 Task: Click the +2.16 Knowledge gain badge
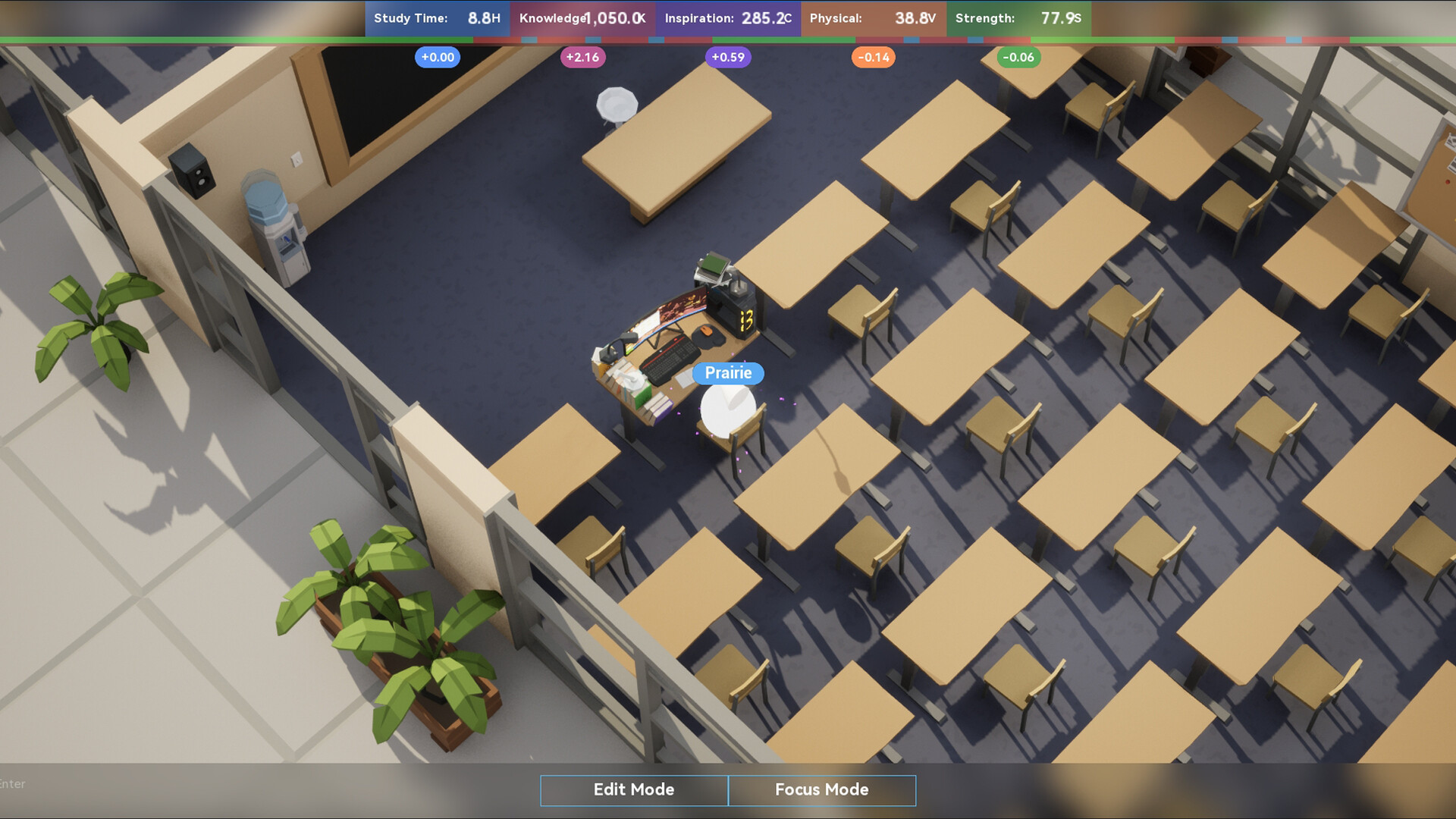582,57
